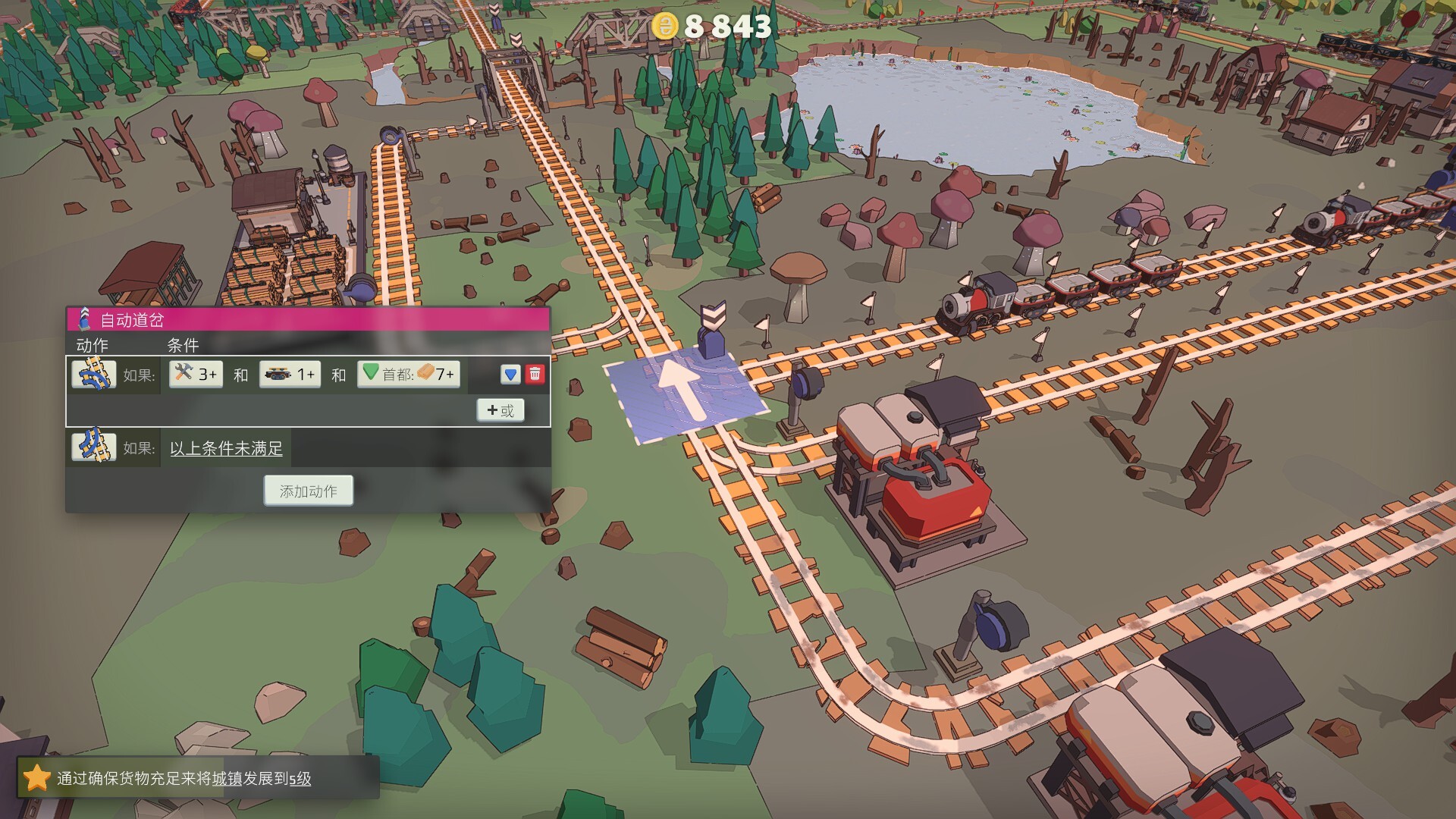Image resolution: width=1456 pixels, height=819 pixels.
Task: Select the left-turn track action icon
Action: [x=93, y=447]
